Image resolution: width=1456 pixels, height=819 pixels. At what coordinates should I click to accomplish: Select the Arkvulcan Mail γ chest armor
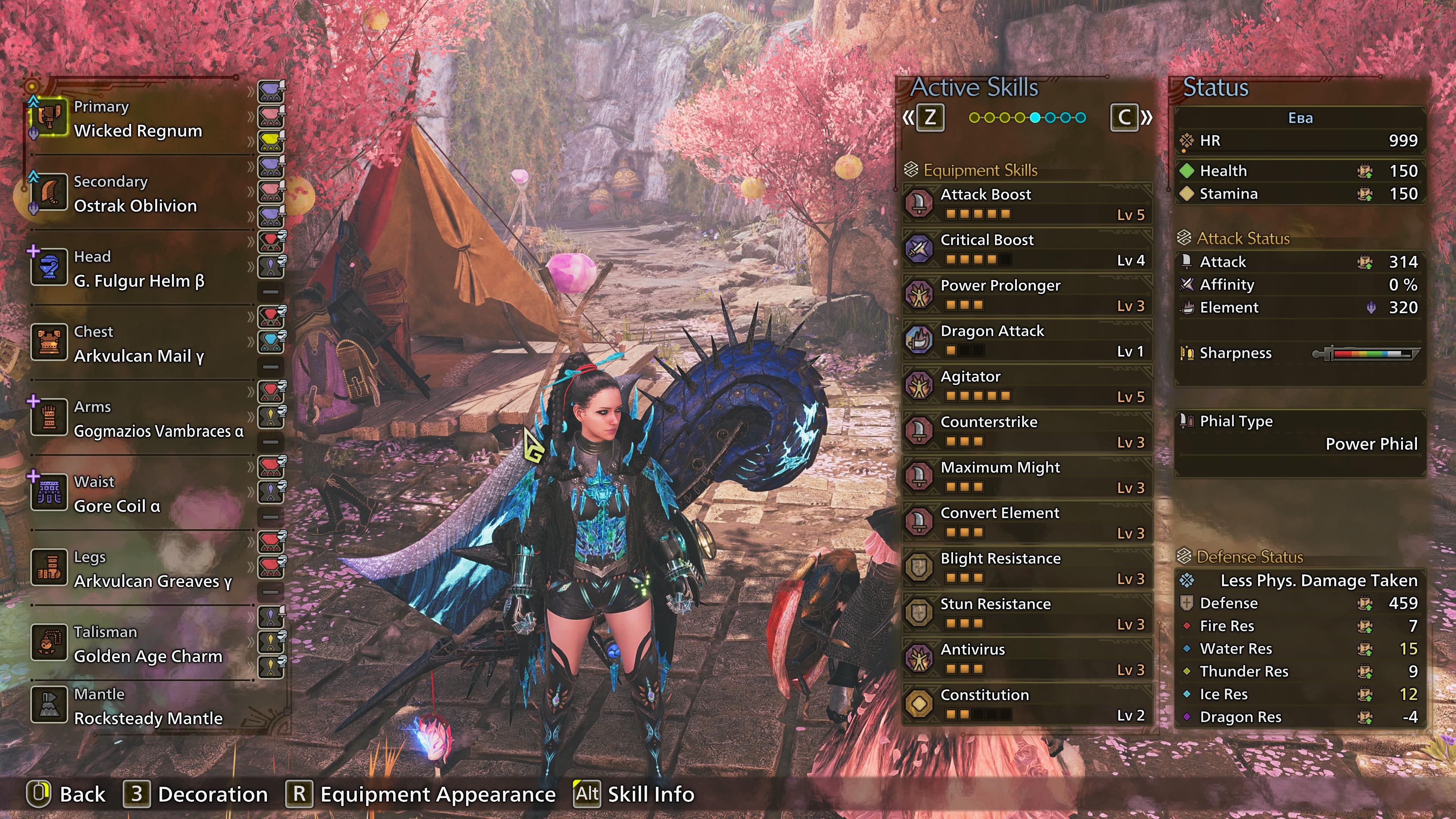(x=138, y=344)
